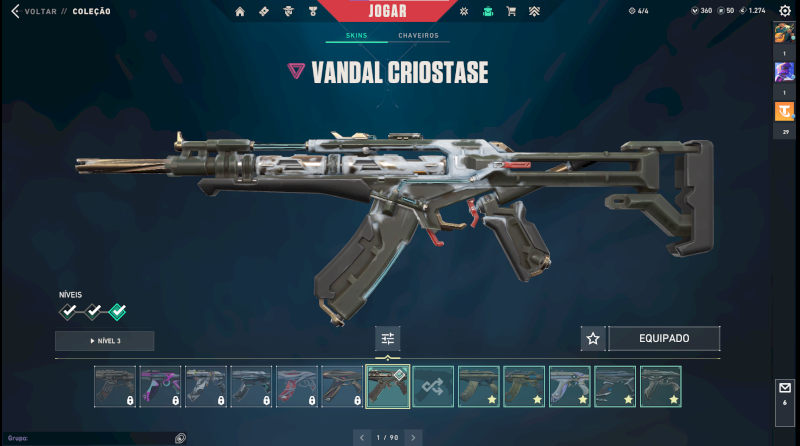Click the EQUIPADO button
The image size is (800, 446).
point(664,338)
